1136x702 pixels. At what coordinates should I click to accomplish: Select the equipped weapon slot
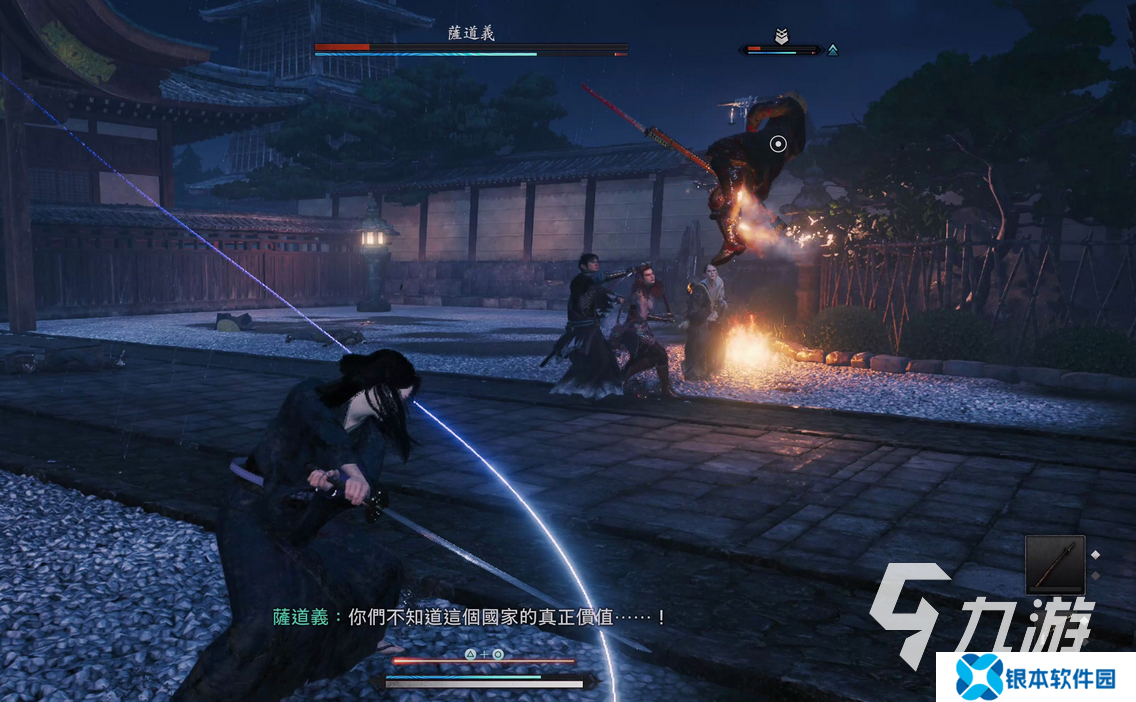click(1054, 565)
